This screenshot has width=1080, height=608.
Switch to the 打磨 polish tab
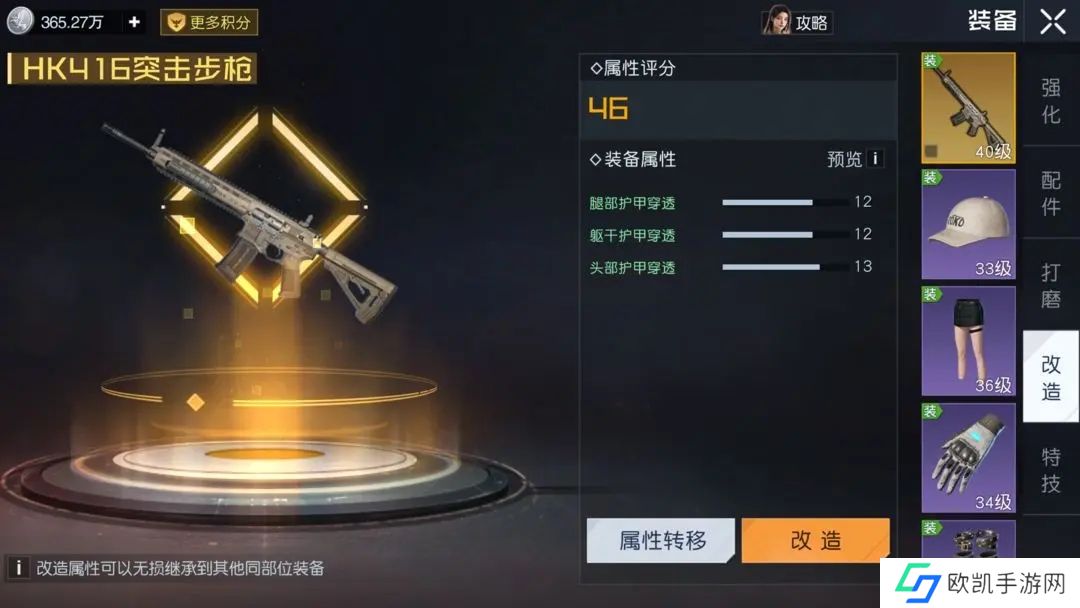click(1051, 286)
